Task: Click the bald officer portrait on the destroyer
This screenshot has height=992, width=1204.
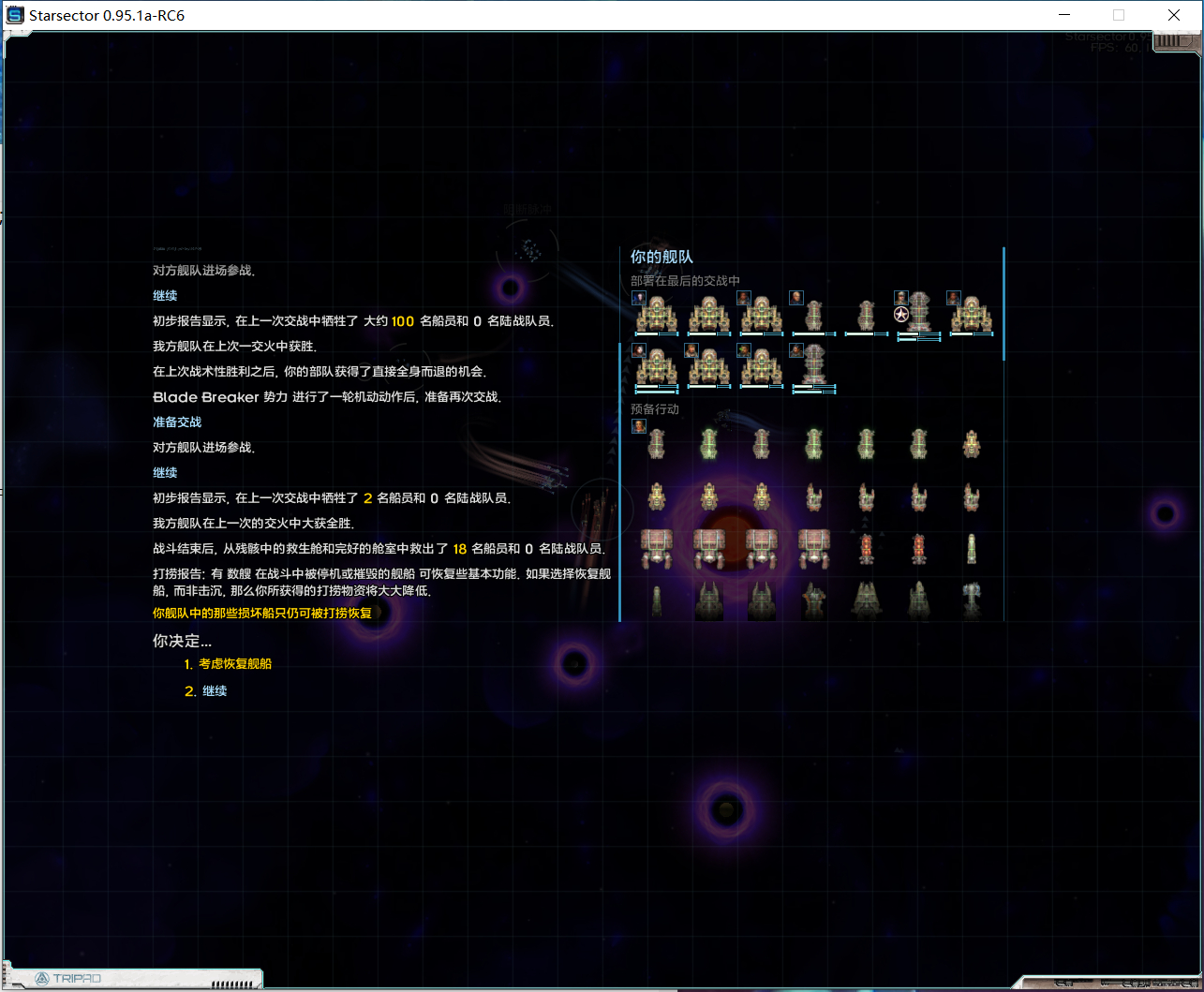Action: [795, 298]
